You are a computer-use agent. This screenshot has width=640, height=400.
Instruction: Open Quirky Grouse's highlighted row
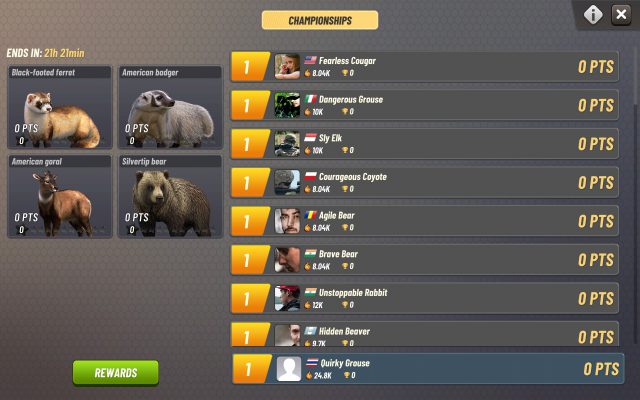[x=428, y=368]
